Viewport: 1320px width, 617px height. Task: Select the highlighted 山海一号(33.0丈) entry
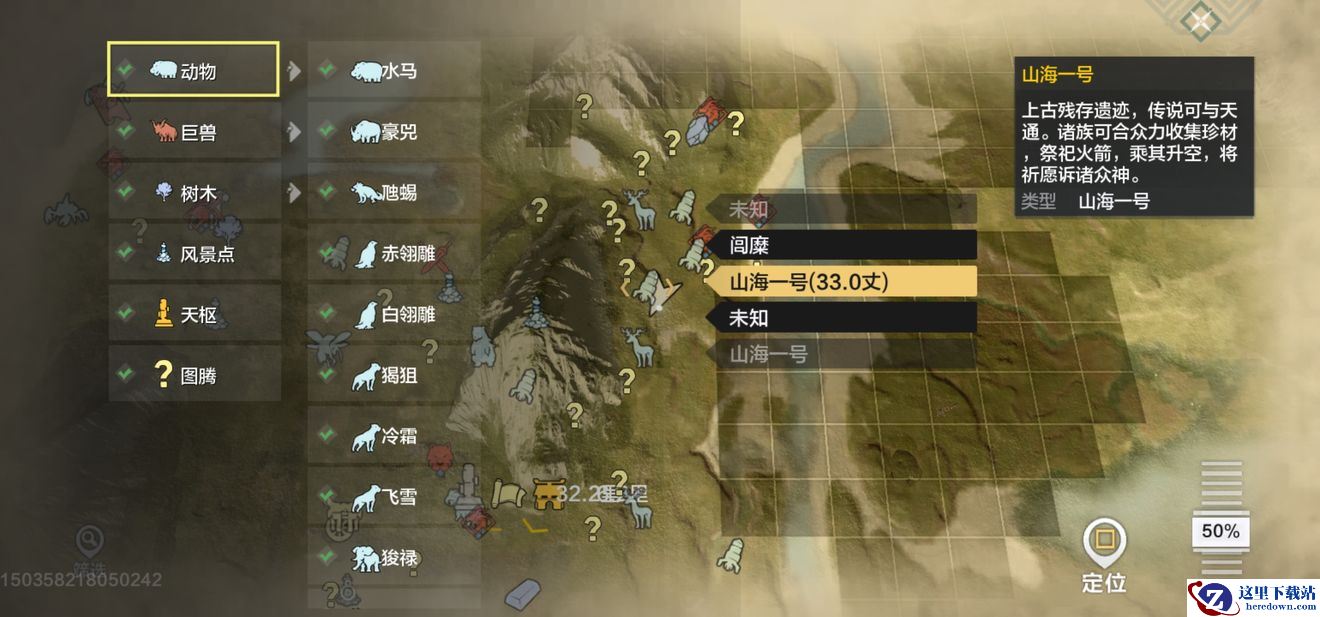[841, 282]
